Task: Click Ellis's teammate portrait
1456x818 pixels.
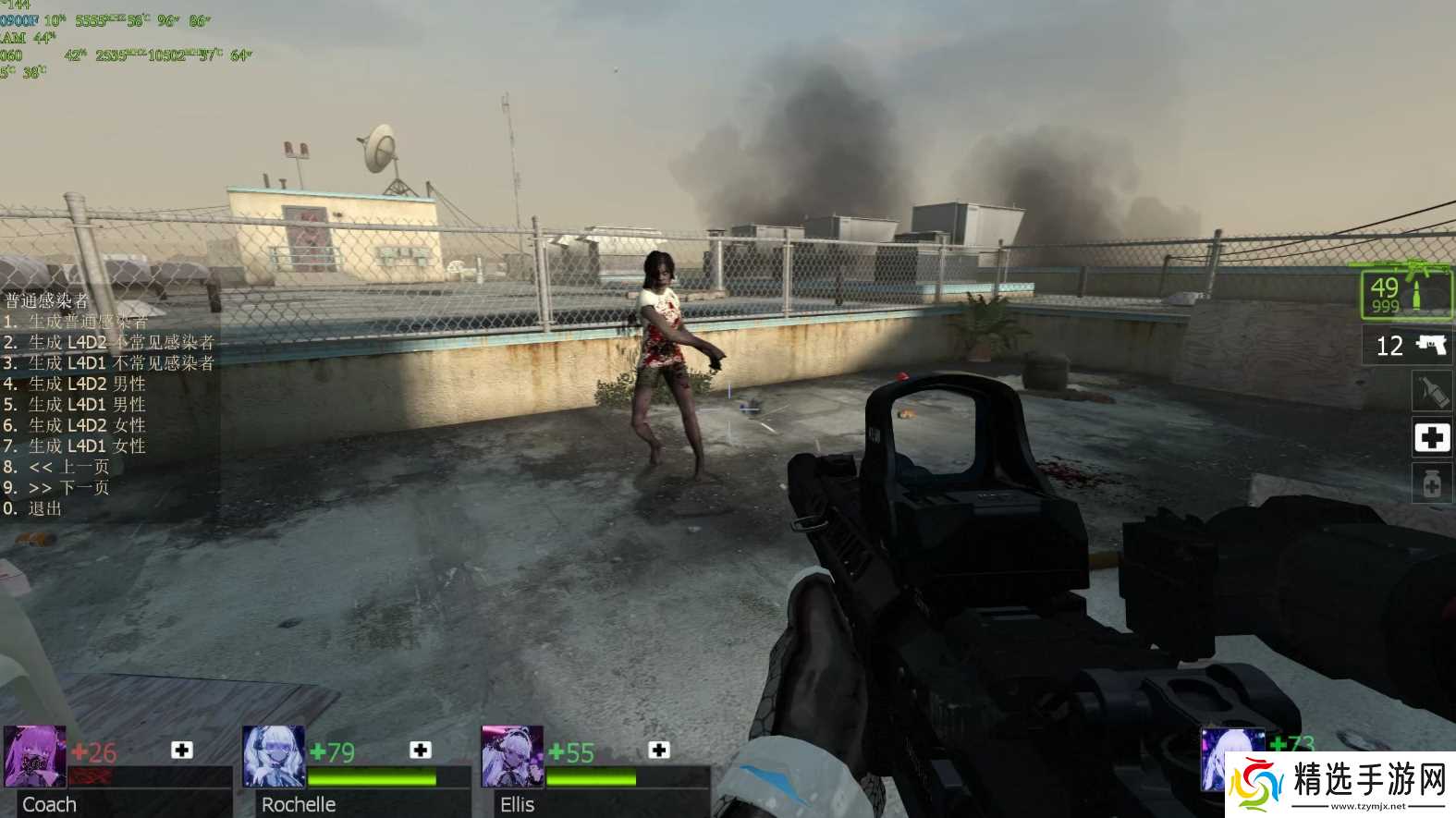Action: [511, 757]
